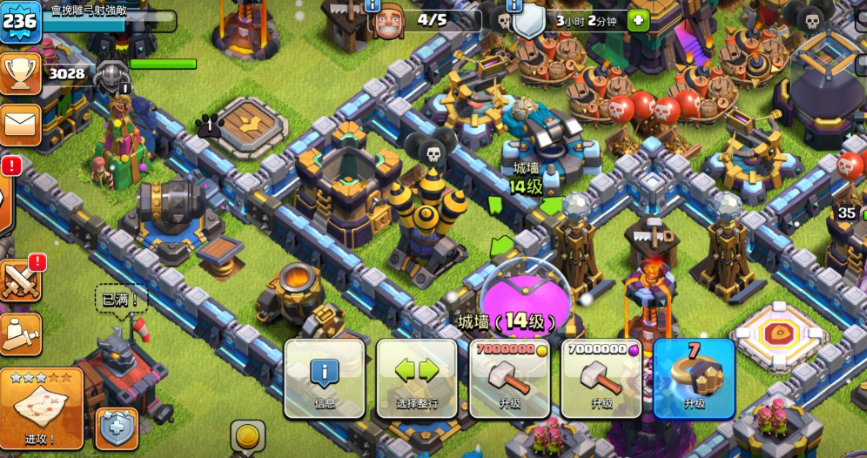The height and width of the screenshot is (458, 867).
Task: Upgrade the wall using 7000000 elixir
Action: (600, 377)
